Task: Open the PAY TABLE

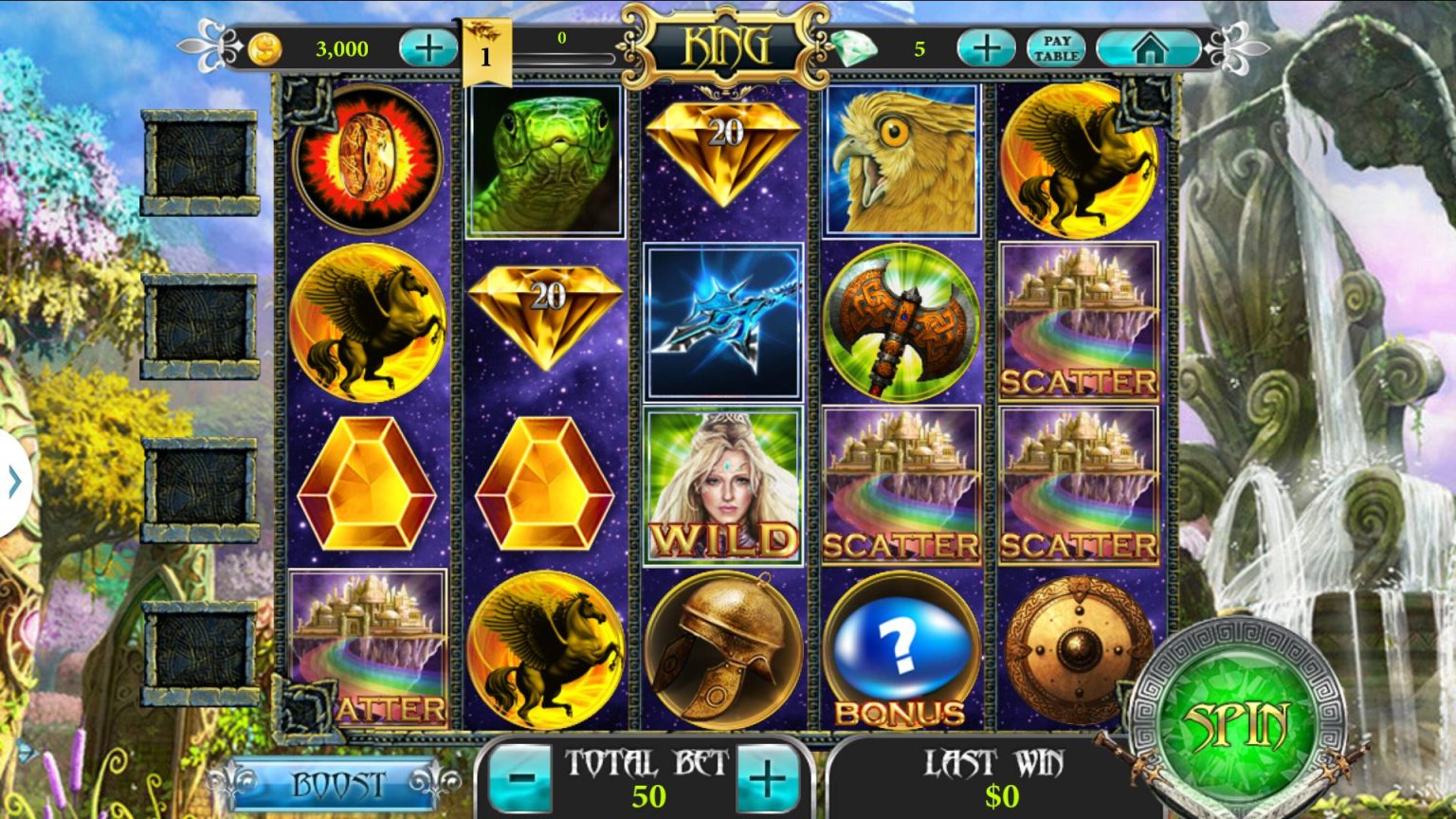Action: [1055, 45]
